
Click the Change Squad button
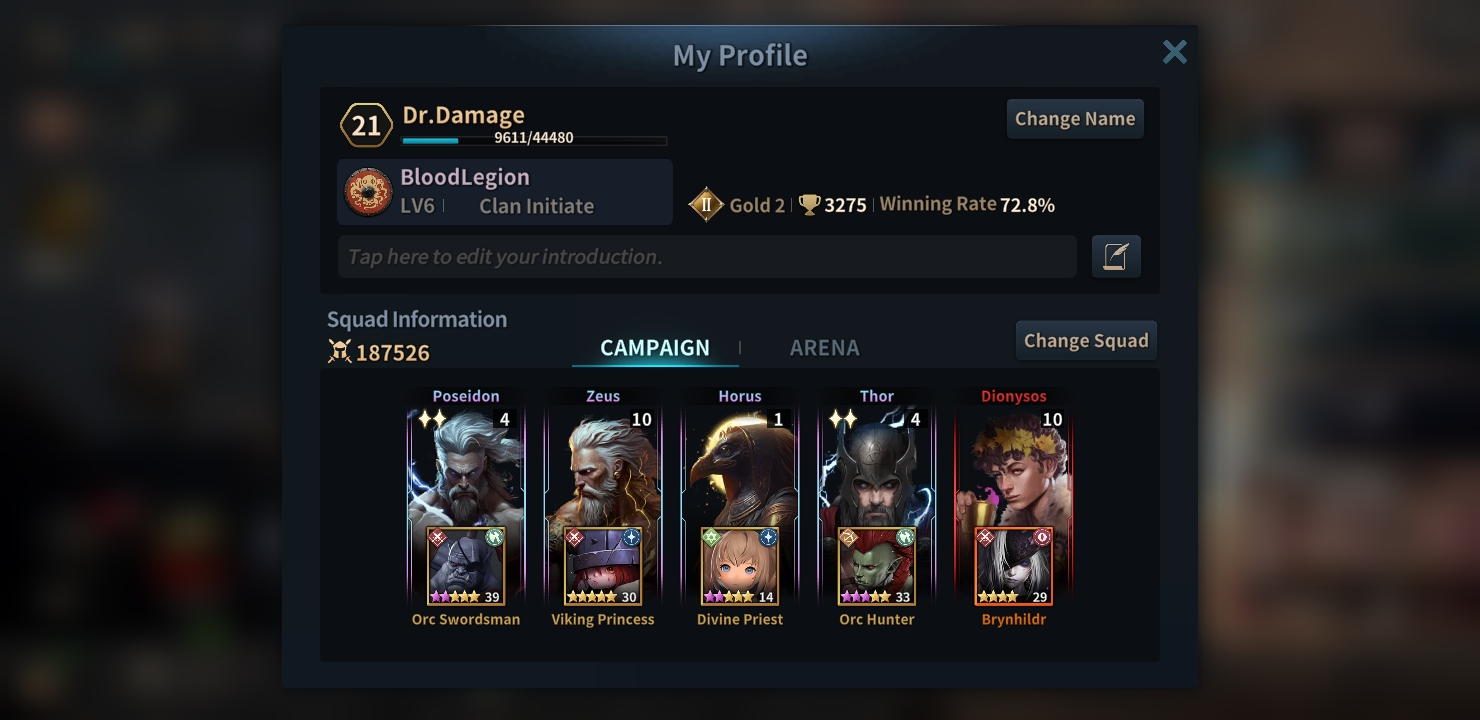[x=1086, y=341]
